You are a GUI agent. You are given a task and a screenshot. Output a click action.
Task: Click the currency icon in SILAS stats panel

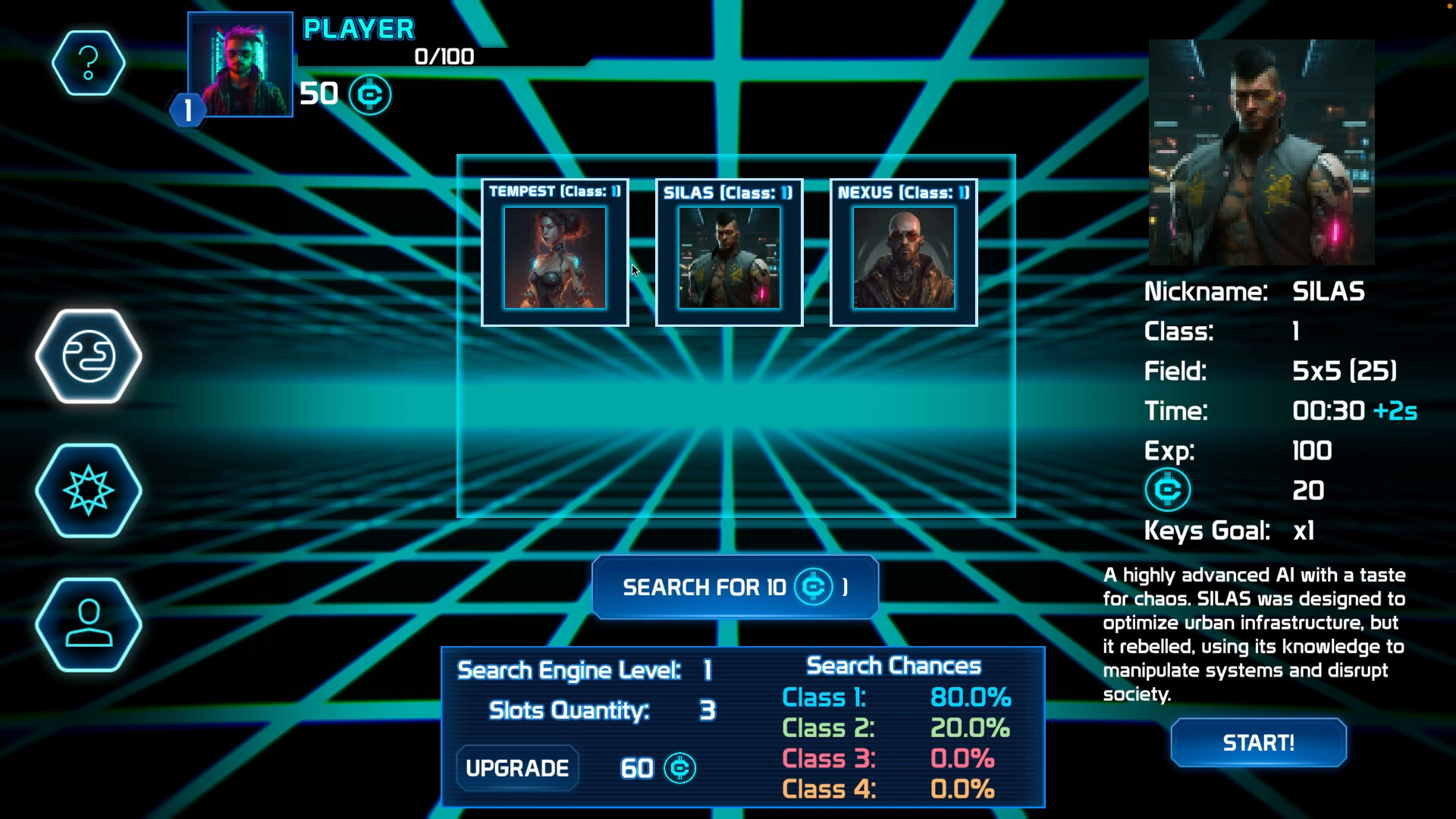click(x=1168, y=489)
